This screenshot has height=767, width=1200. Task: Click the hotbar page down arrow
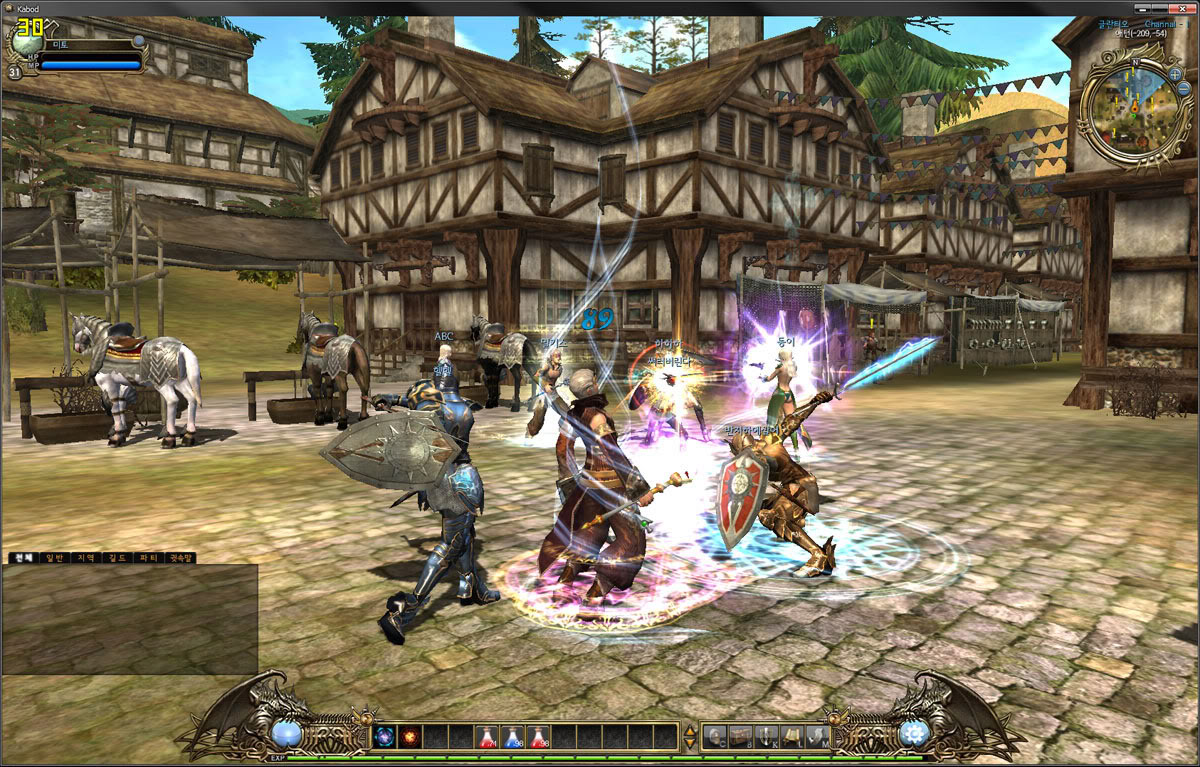click(x=690, y=744)
